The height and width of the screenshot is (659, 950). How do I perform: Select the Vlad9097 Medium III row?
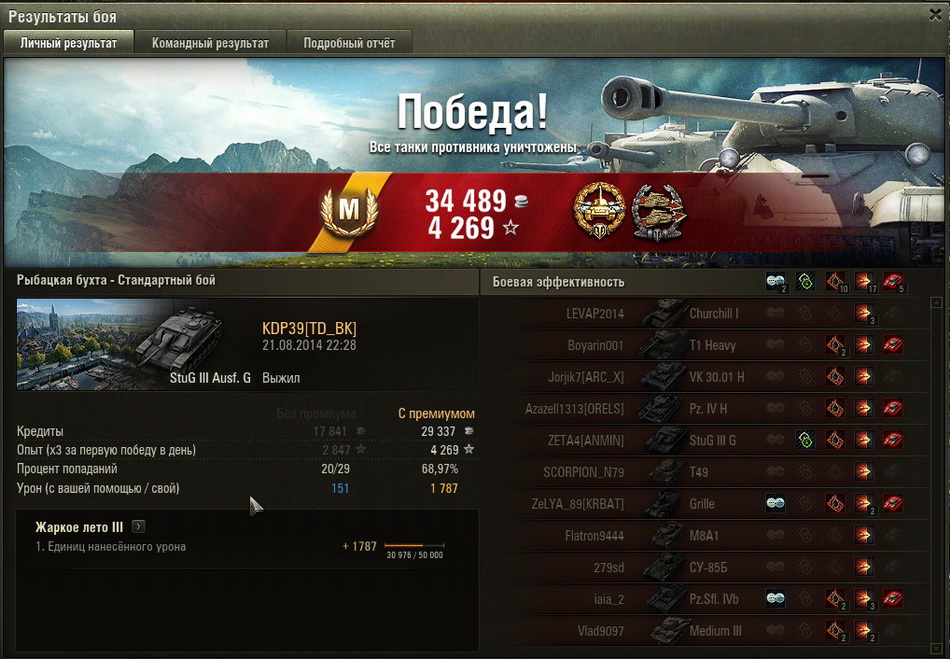click(700, 631)
